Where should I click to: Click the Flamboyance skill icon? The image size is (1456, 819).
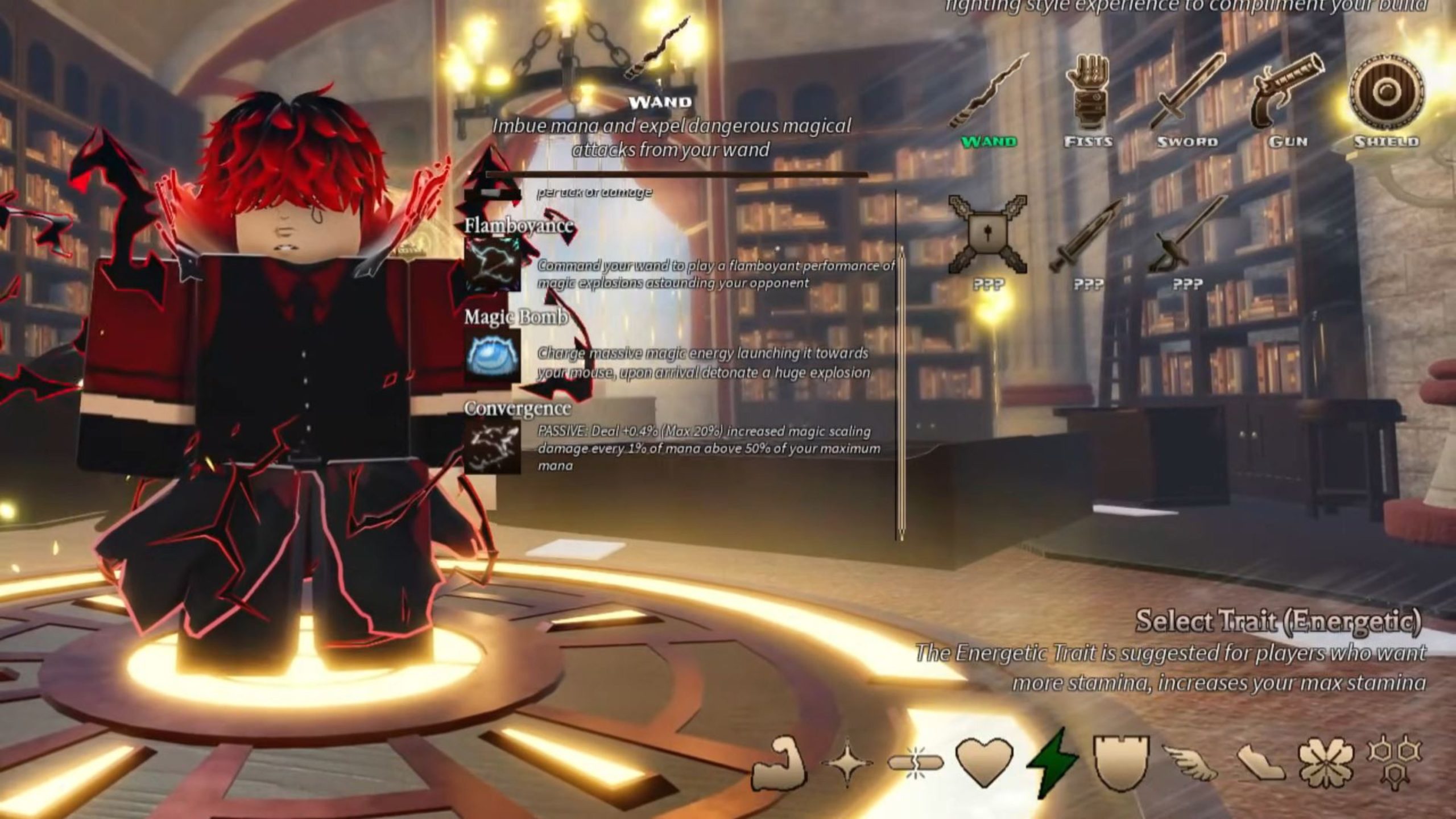pyautogui.click(x=493, y=265)
